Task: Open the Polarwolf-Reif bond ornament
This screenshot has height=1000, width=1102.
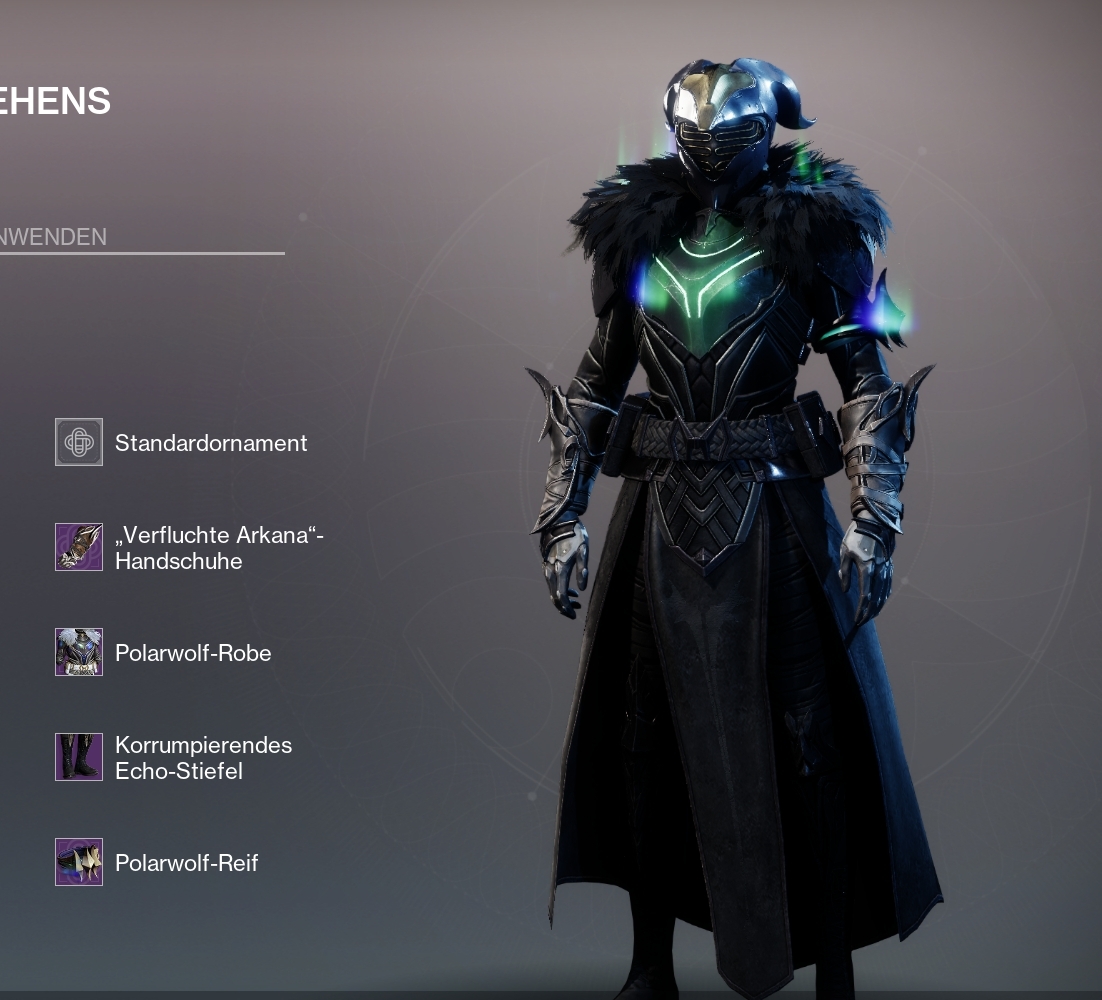Action: tap(79, 862)
